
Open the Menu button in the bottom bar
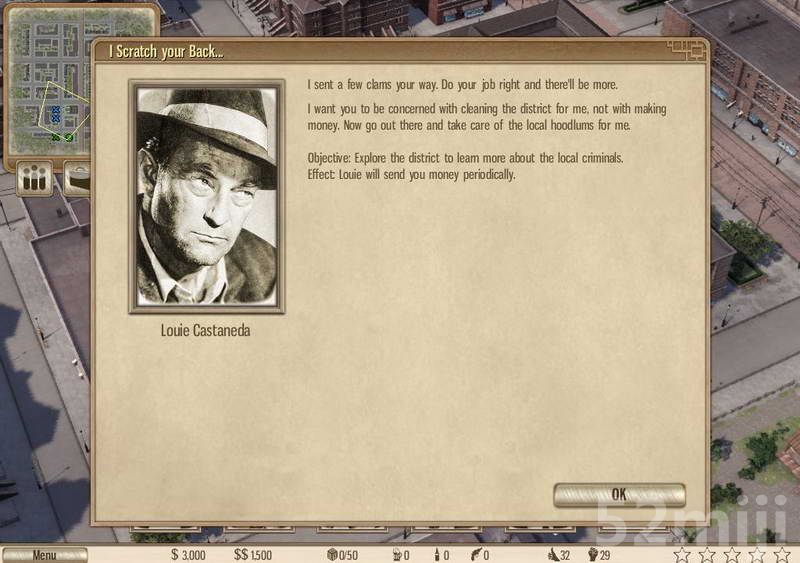pos(45,555)
